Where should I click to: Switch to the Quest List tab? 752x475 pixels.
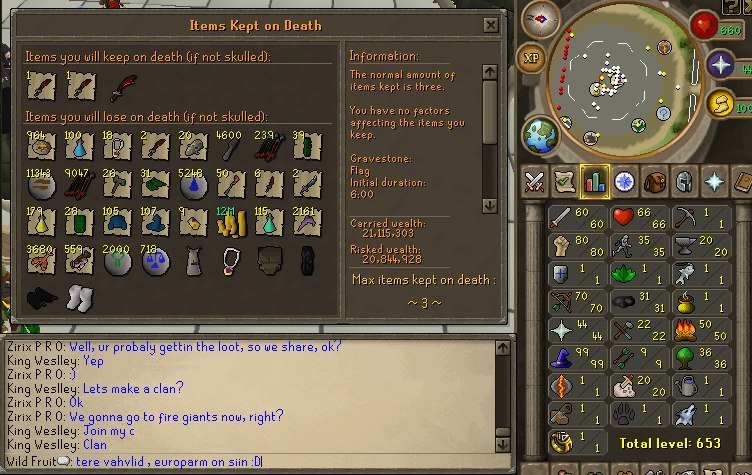564,181
